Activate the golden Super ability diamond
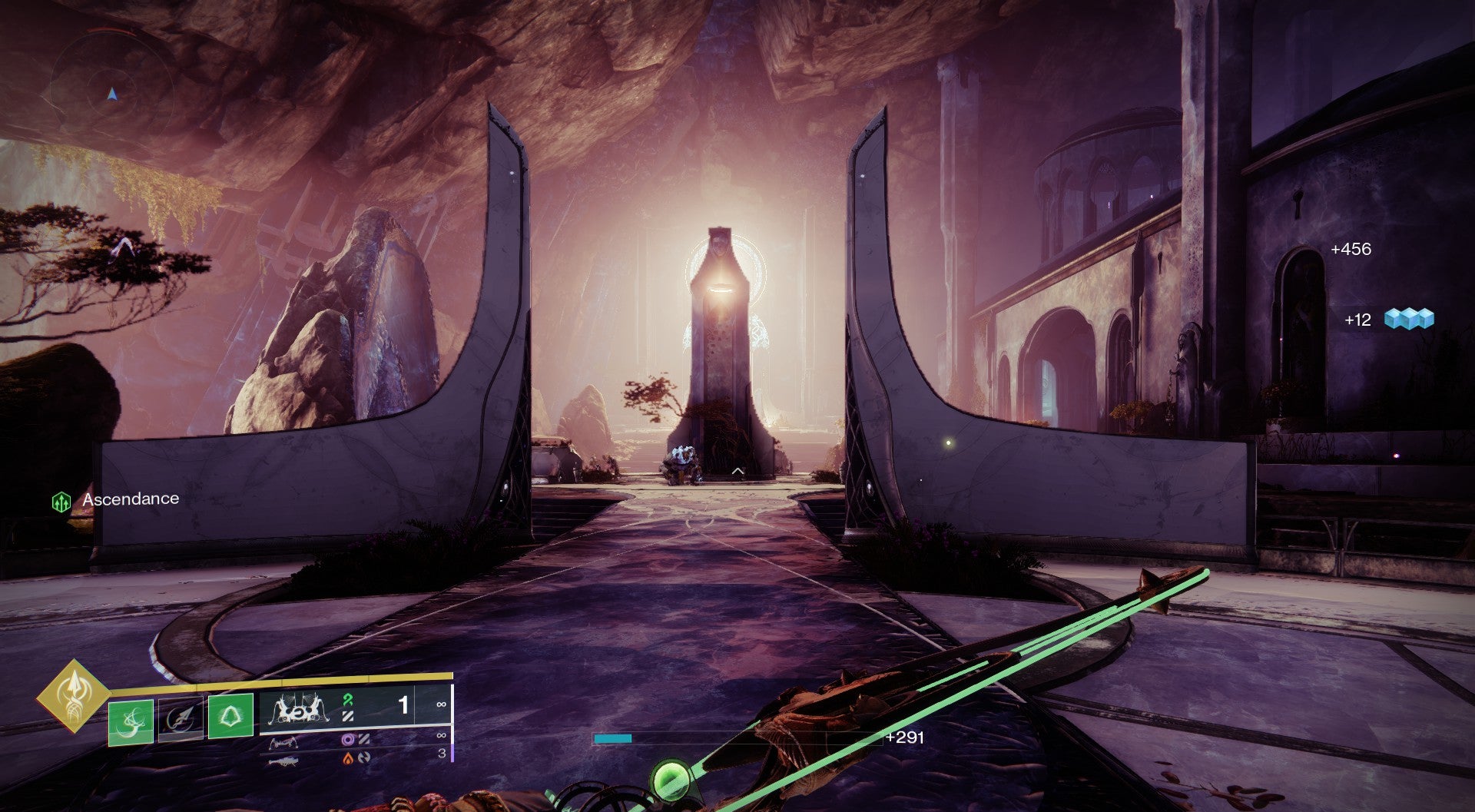This screenshot has width=1475, height=812. tap(74, 694)
